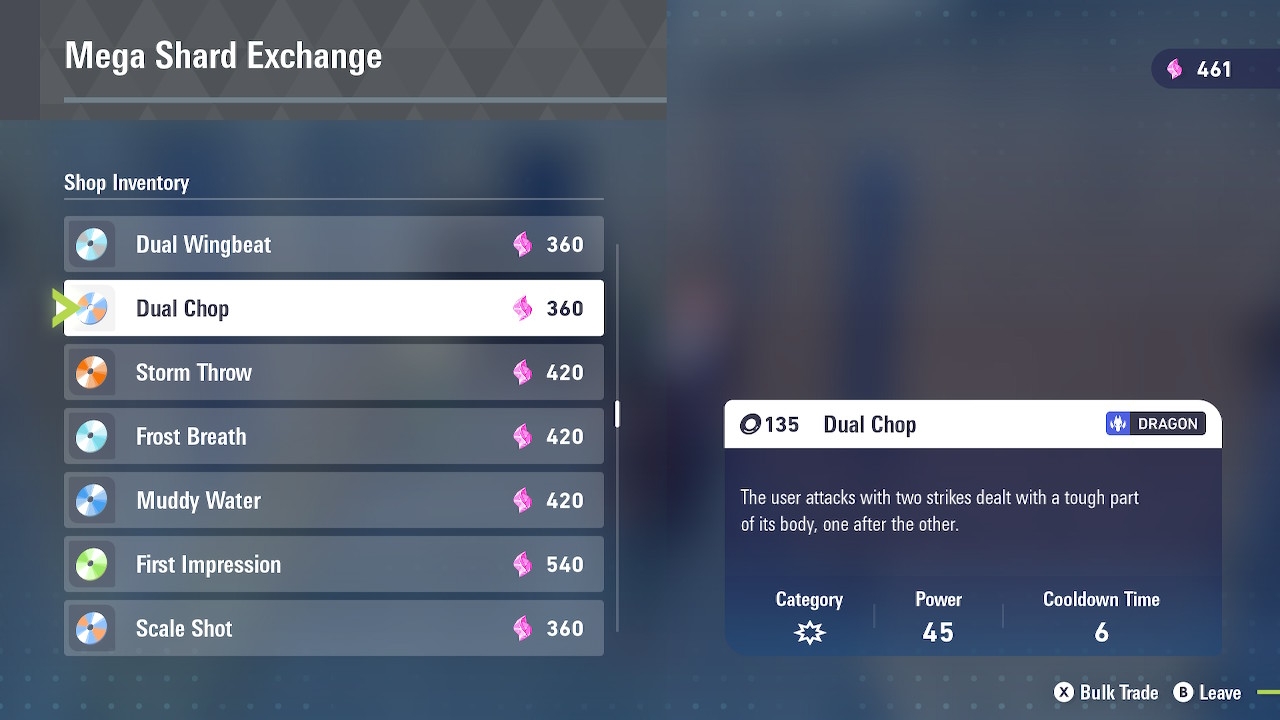
Task: Open the Bulk Trade option
Action: (x=1106, y=692)
